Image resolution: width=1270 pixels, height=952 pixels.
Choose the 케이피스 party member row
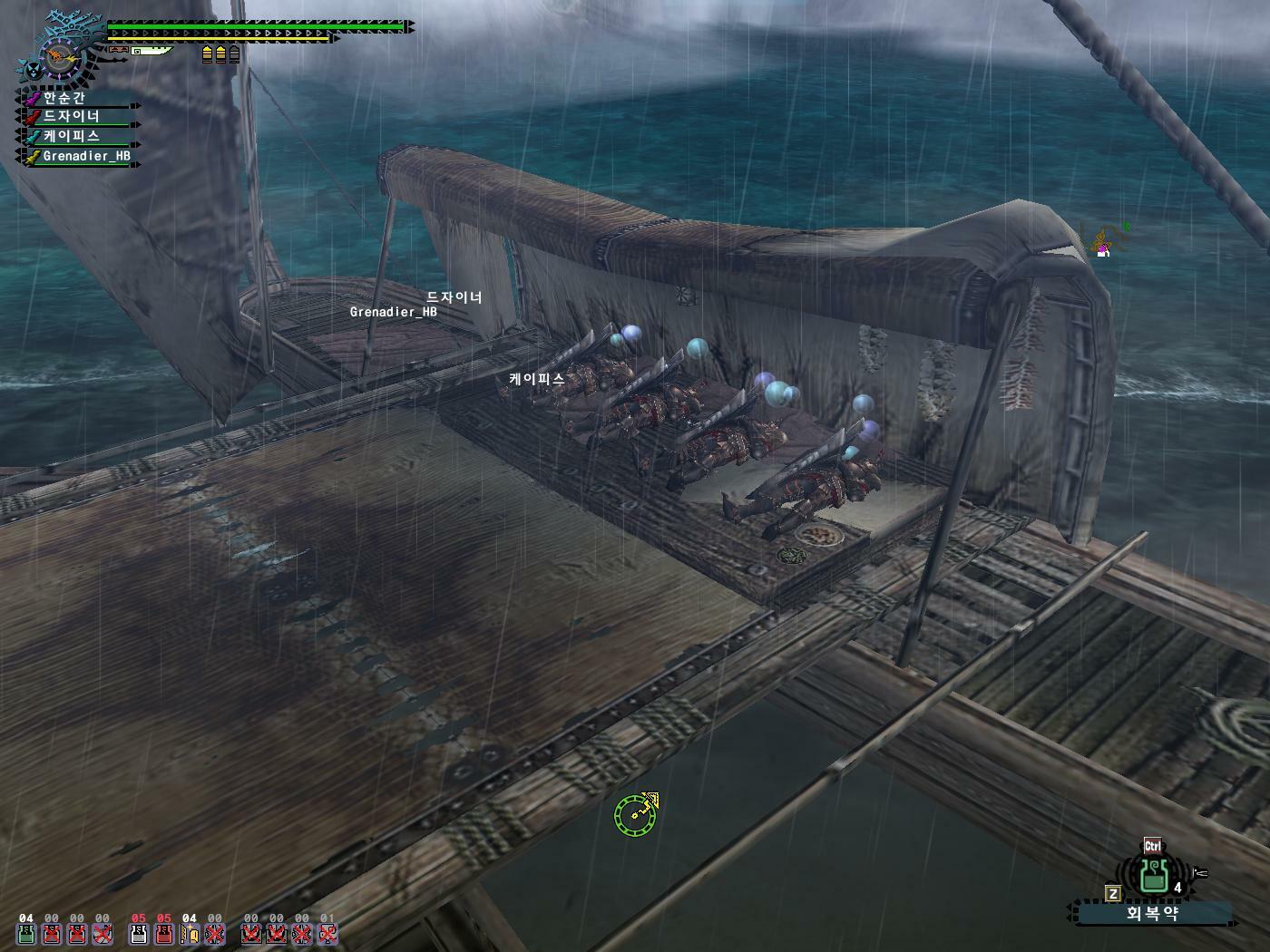click(x=77, y=137)
